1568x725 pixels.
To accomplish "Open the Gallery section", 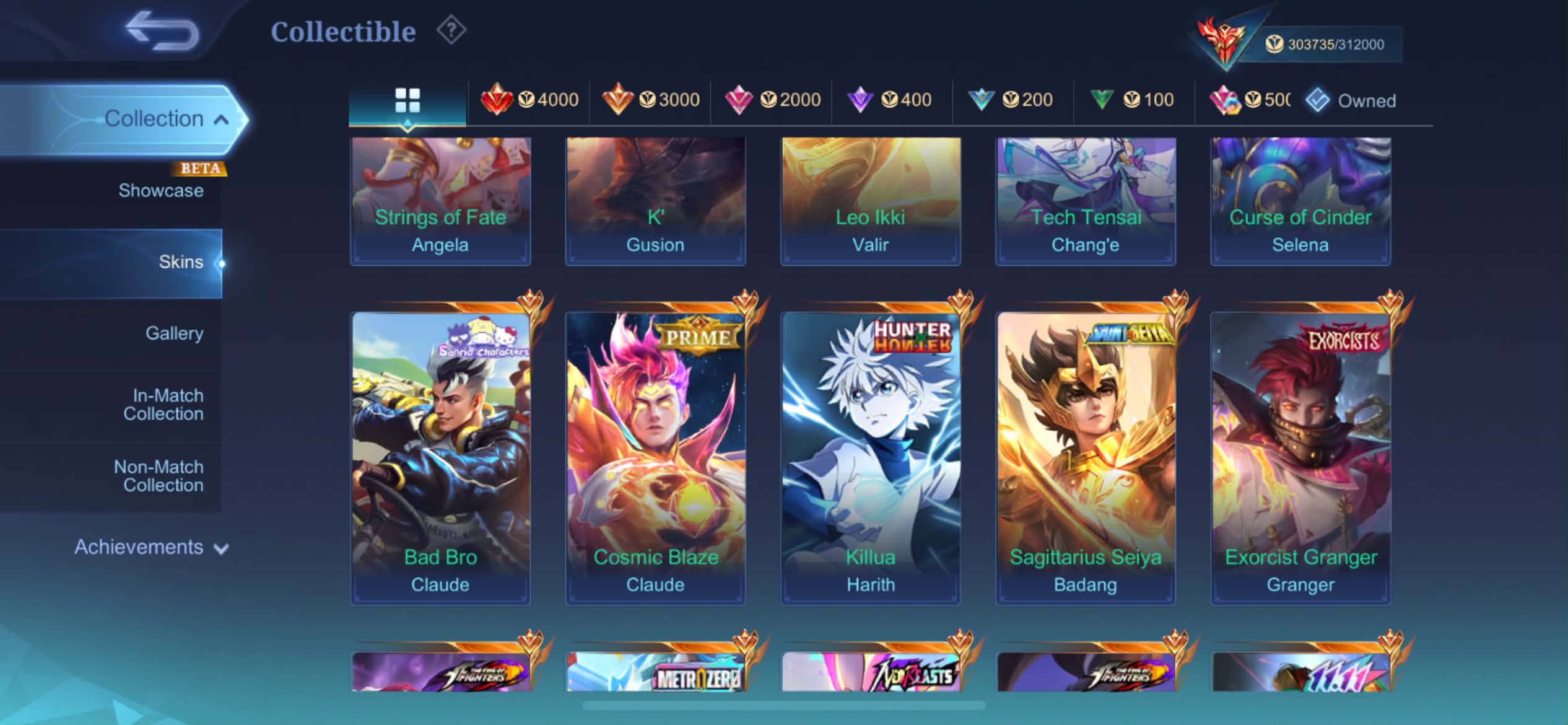I will (x=174, y=333).
